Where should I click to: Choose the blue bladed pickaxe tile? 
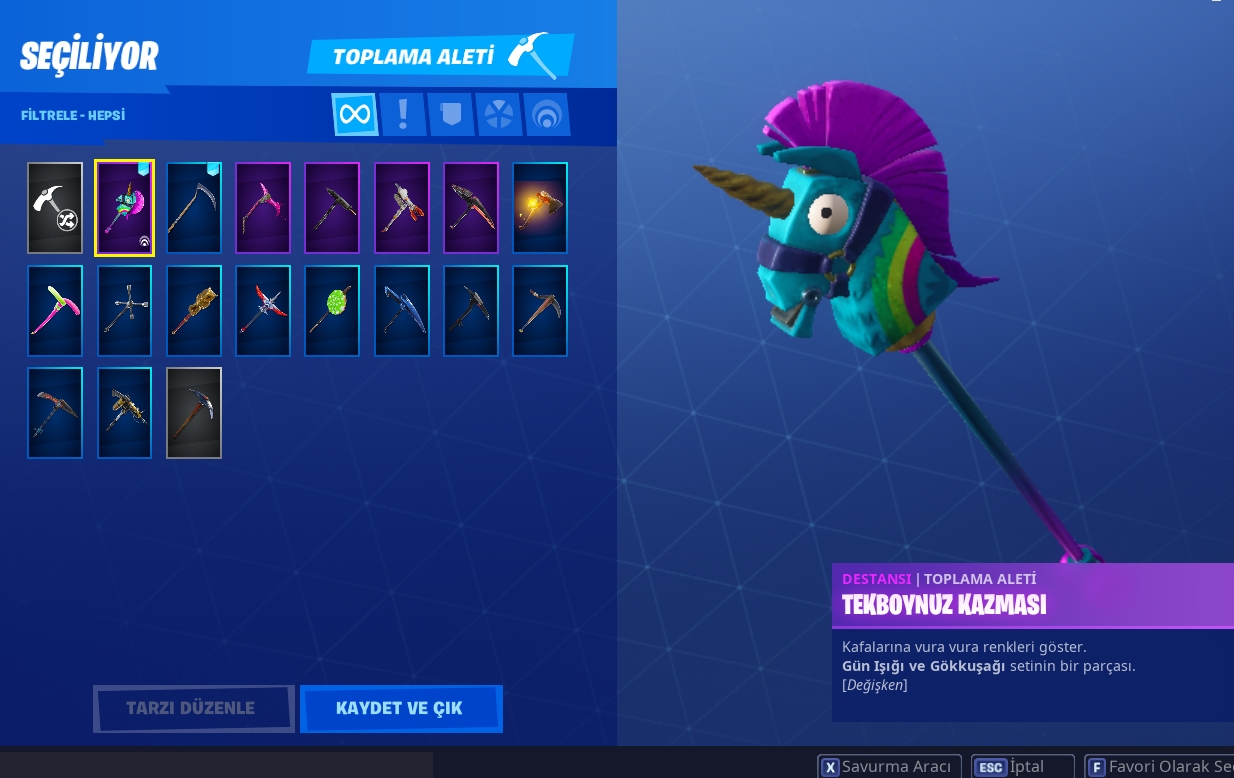tap(402, 311)
